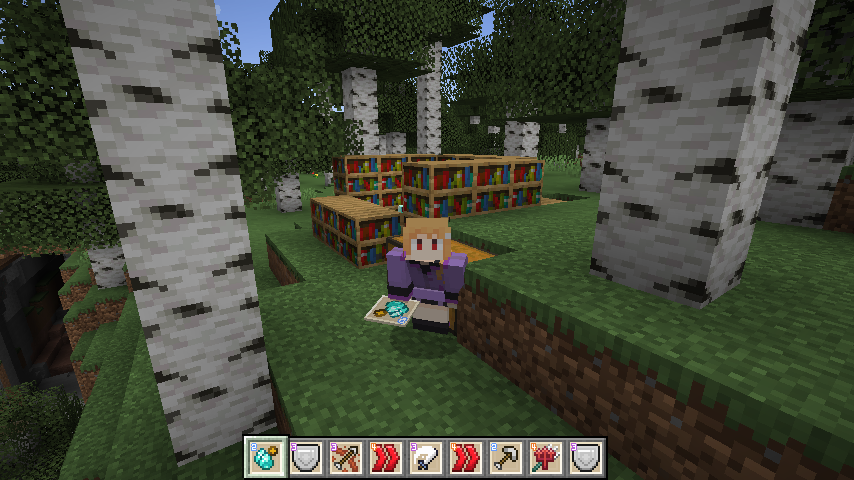The image size is (854, 480).
Task: Choose the bow and arrow card
Action: (x=346, y=457)
